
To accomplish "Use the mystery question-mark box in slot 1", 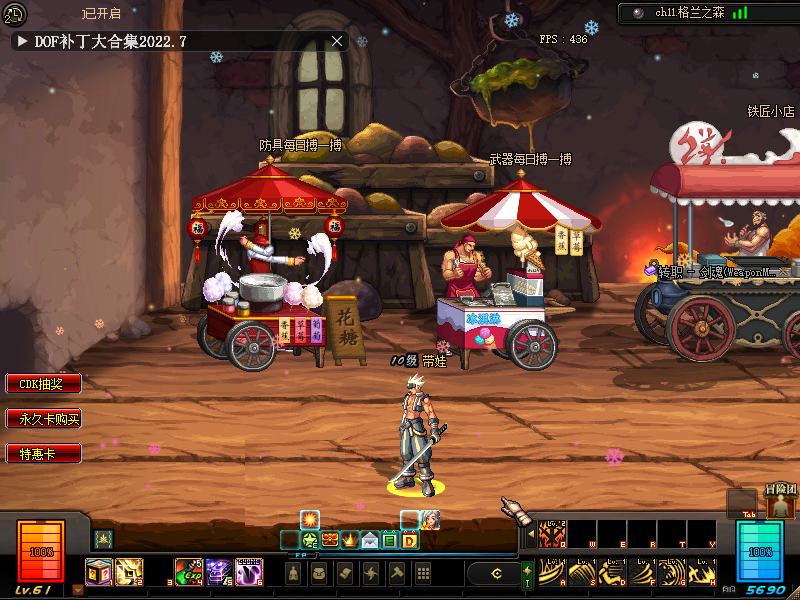I will (99, 571).
